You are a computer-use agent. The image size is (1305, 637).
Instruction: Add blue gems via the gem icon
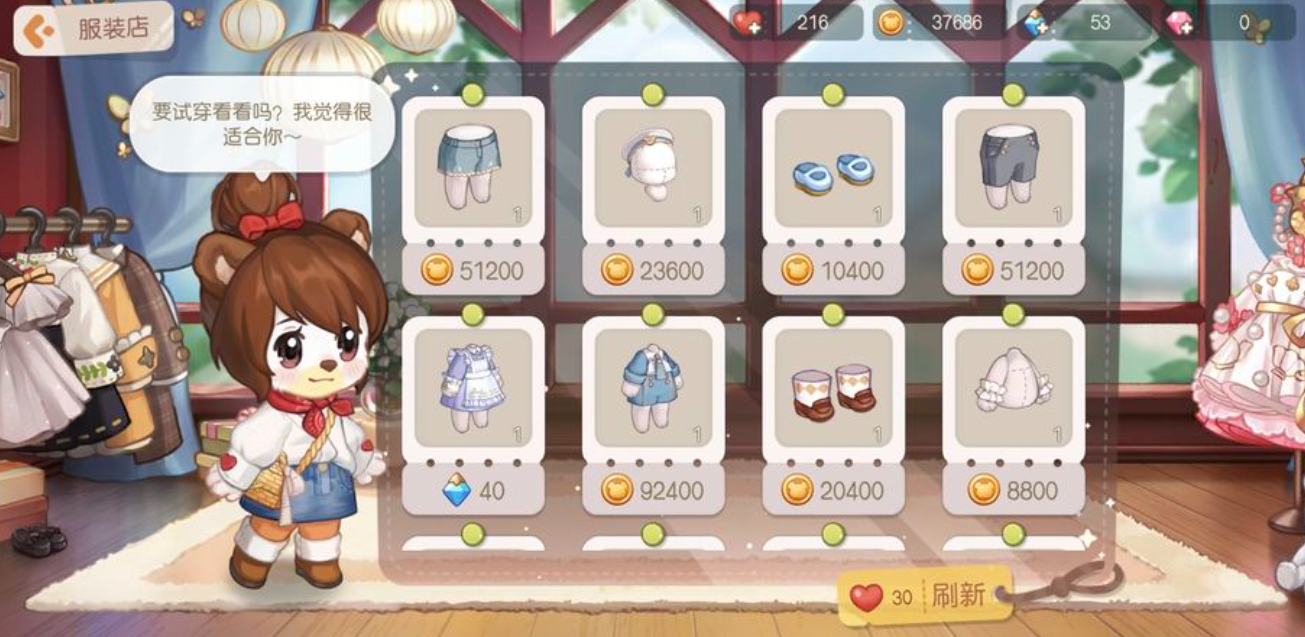pyautogui.click(x=1035, y=24)
